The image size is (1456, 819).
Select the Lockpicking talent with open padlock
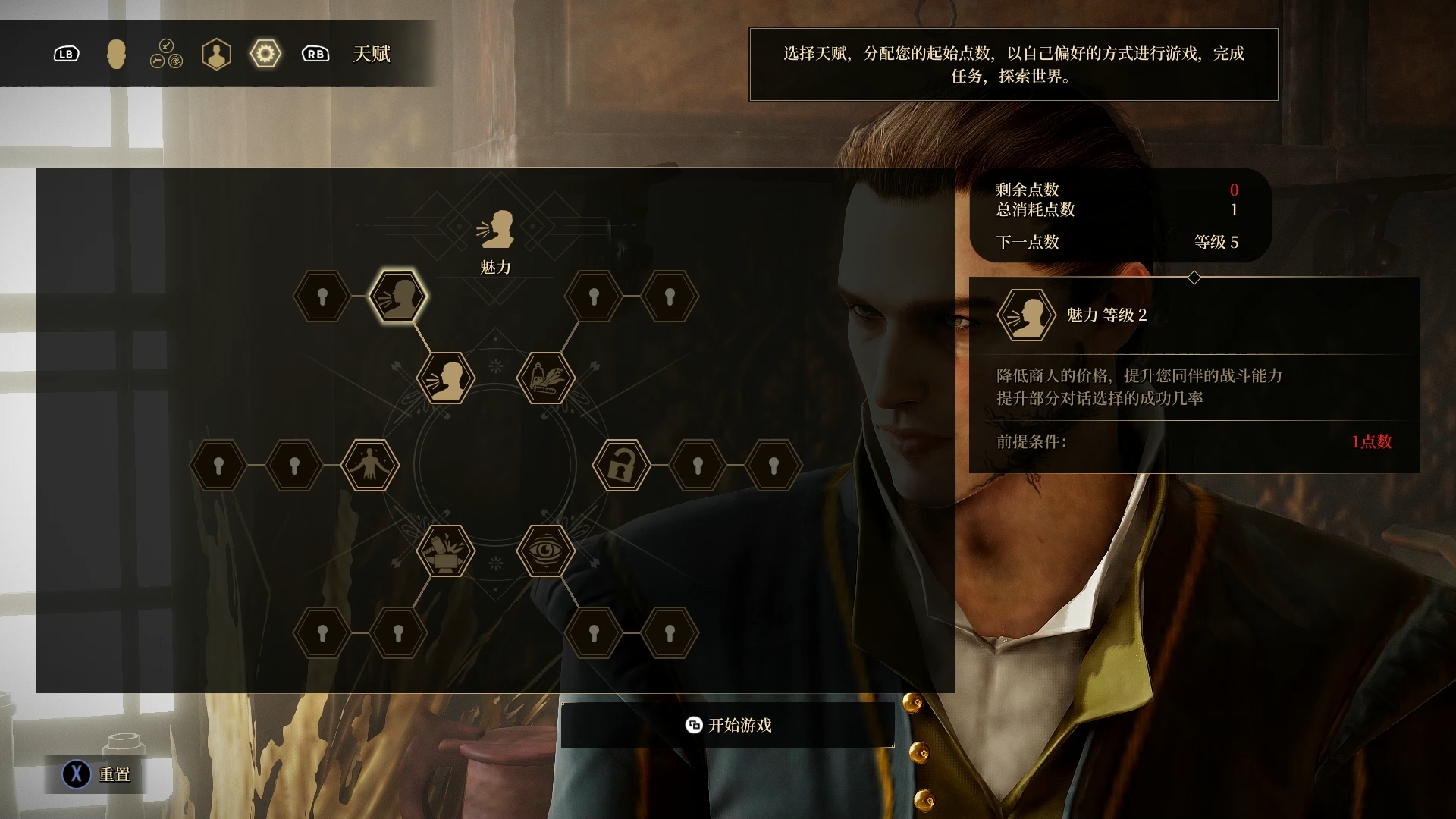pos(621,465)
